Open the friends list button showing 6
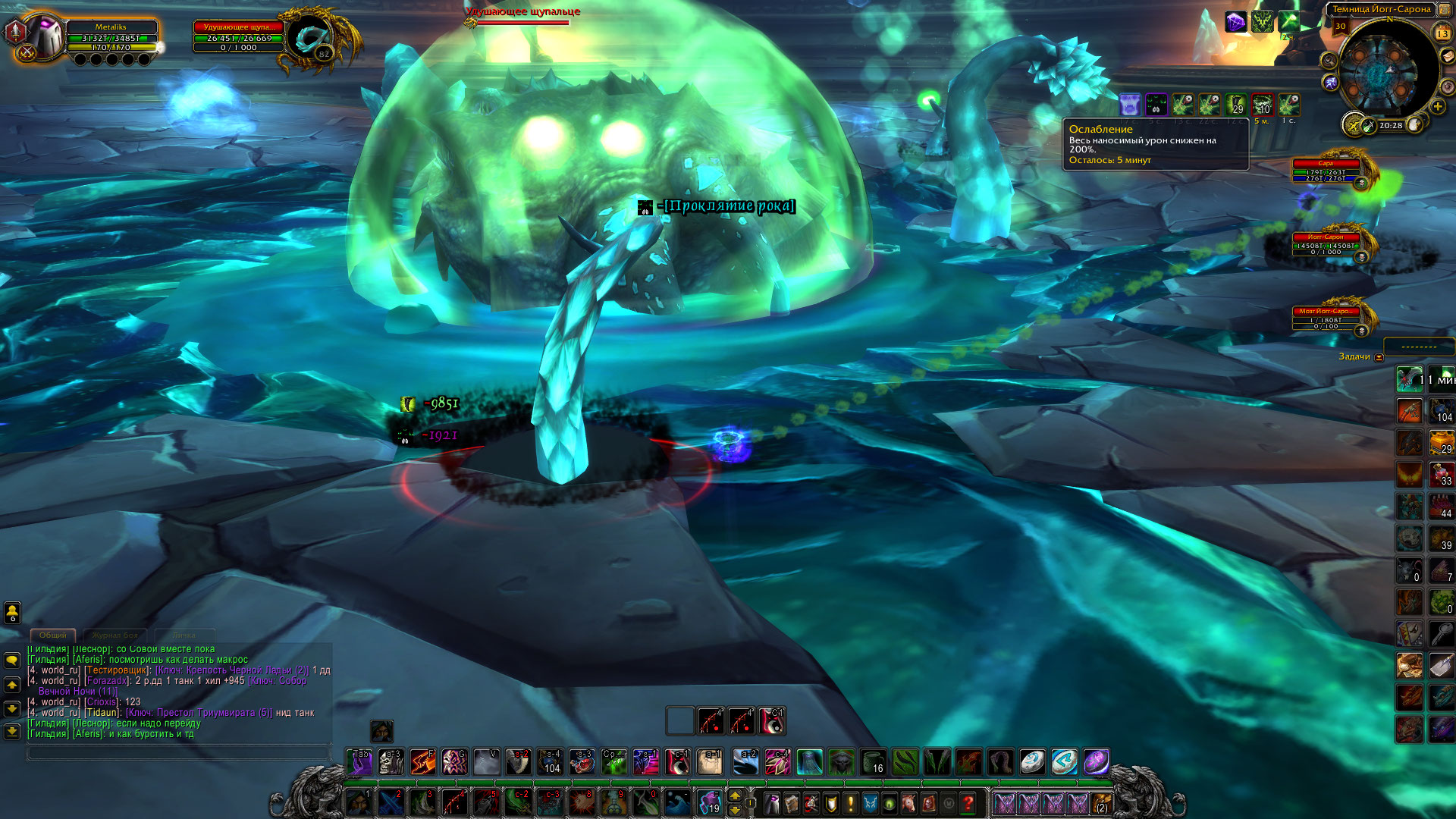This screenshot has width=1456, height=819. [x=12, y=612]
